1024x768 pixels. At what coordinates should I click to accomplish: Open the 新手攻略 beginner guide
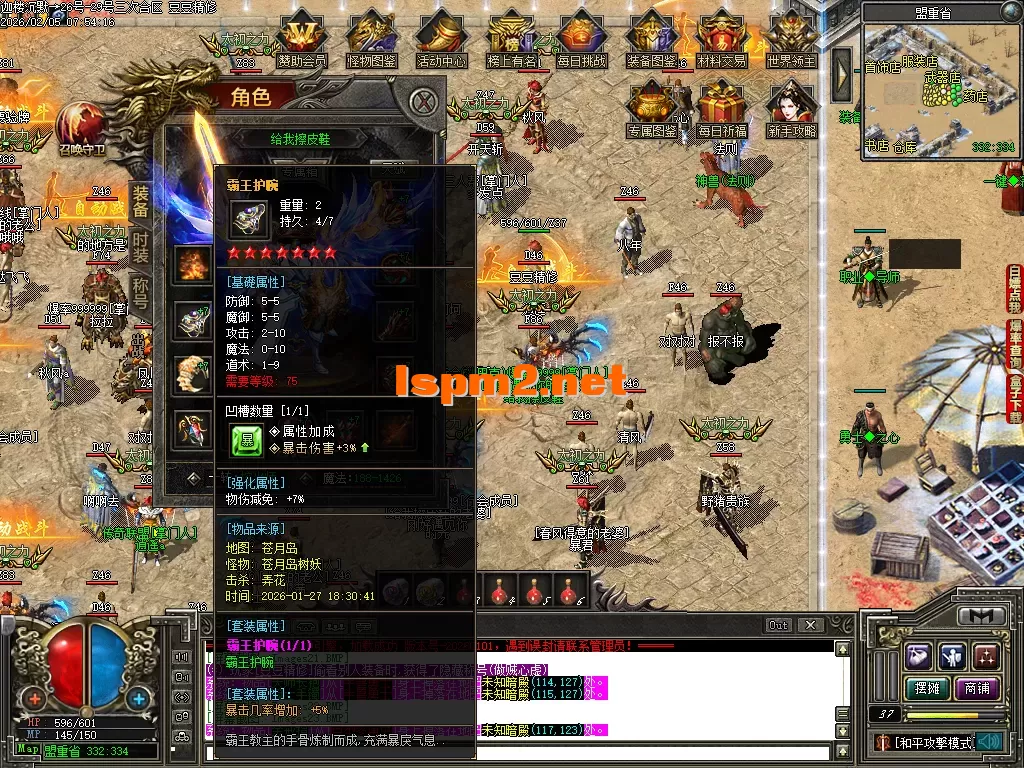click(x=792, y=108)
